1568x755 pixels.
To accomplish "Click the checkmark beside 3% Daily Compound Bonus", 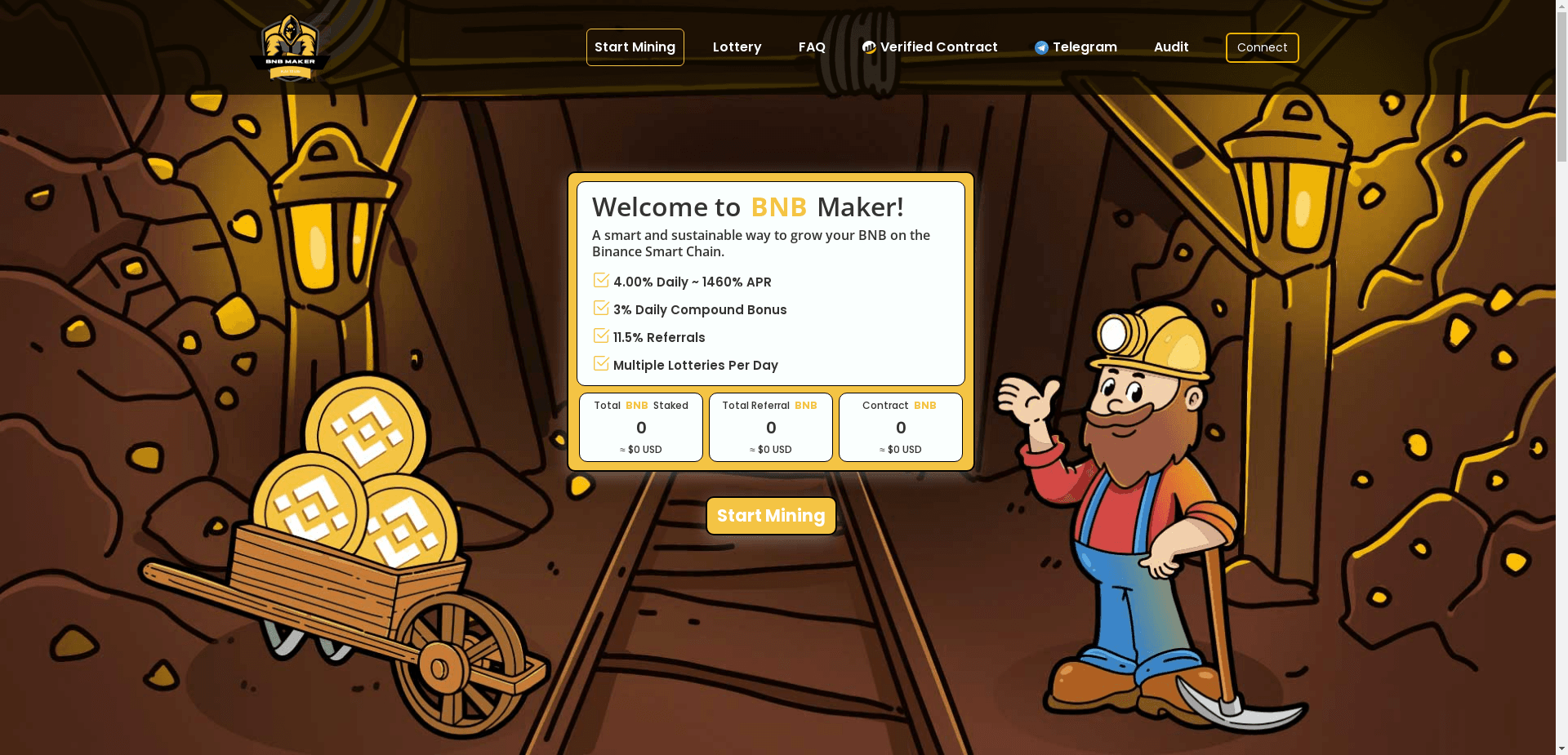I will tap(601, 308).
